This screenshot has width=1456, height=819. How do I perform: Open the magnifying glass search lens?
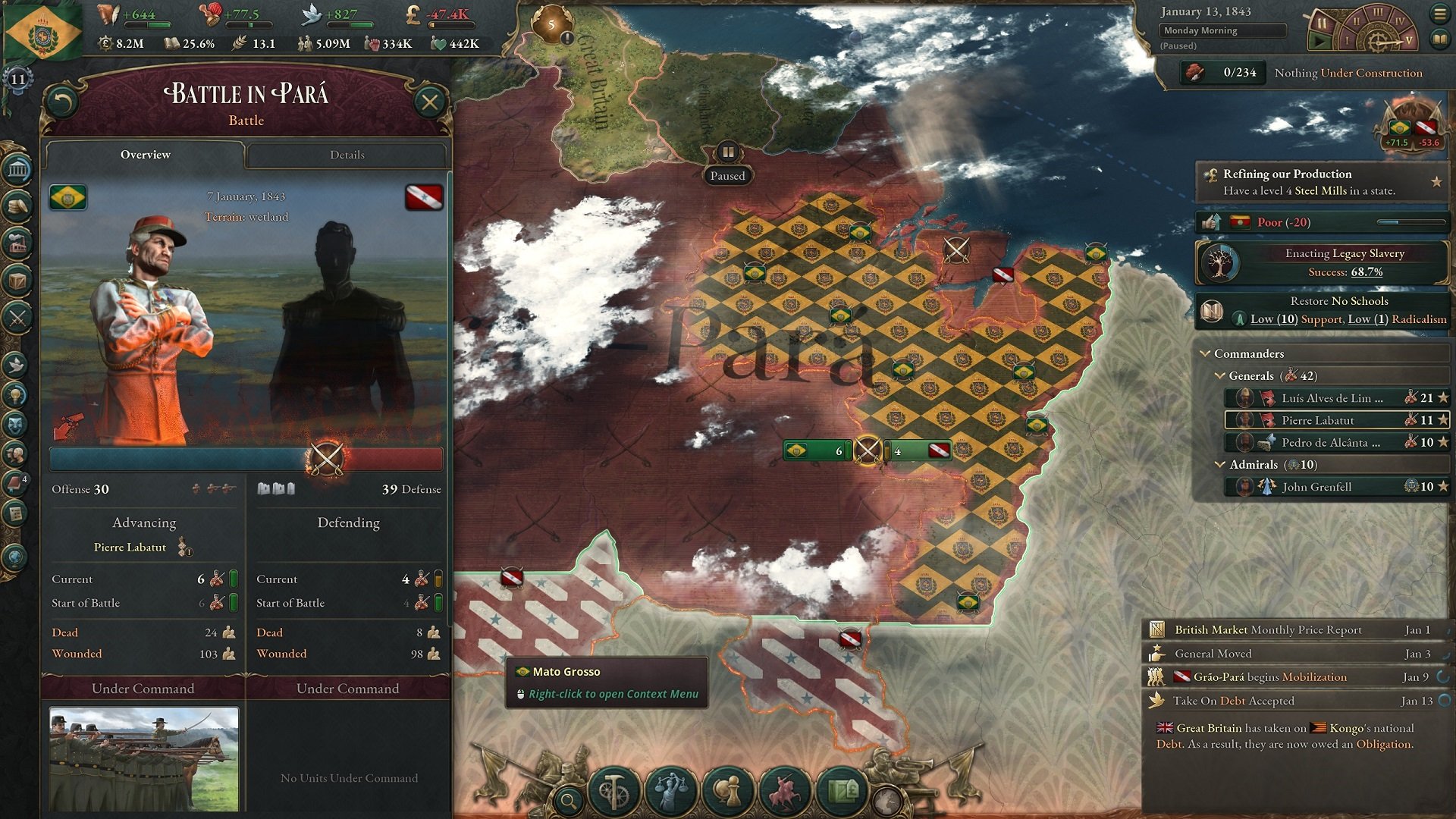568,799
